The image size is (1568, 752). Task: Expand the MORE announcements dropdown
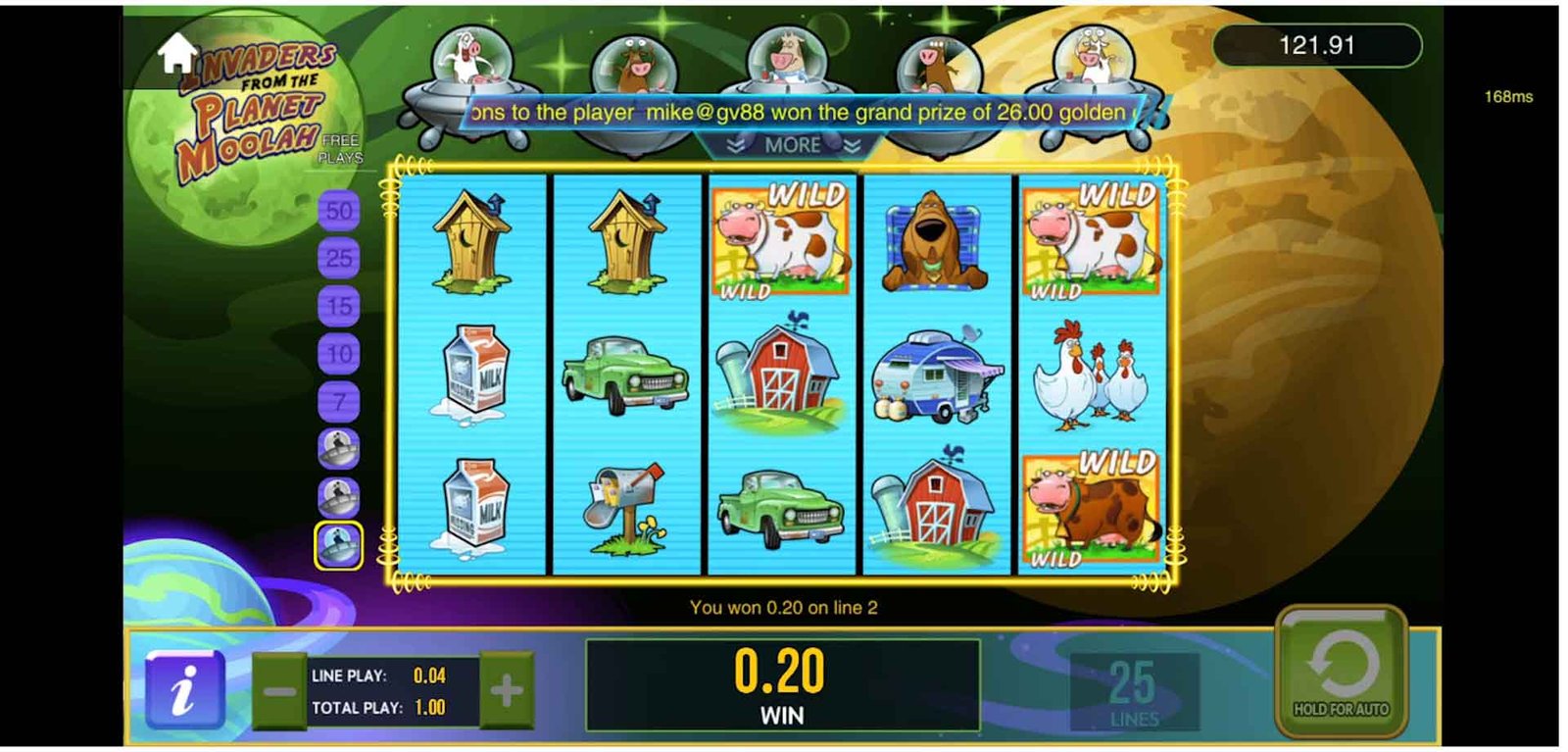(793, 145)
